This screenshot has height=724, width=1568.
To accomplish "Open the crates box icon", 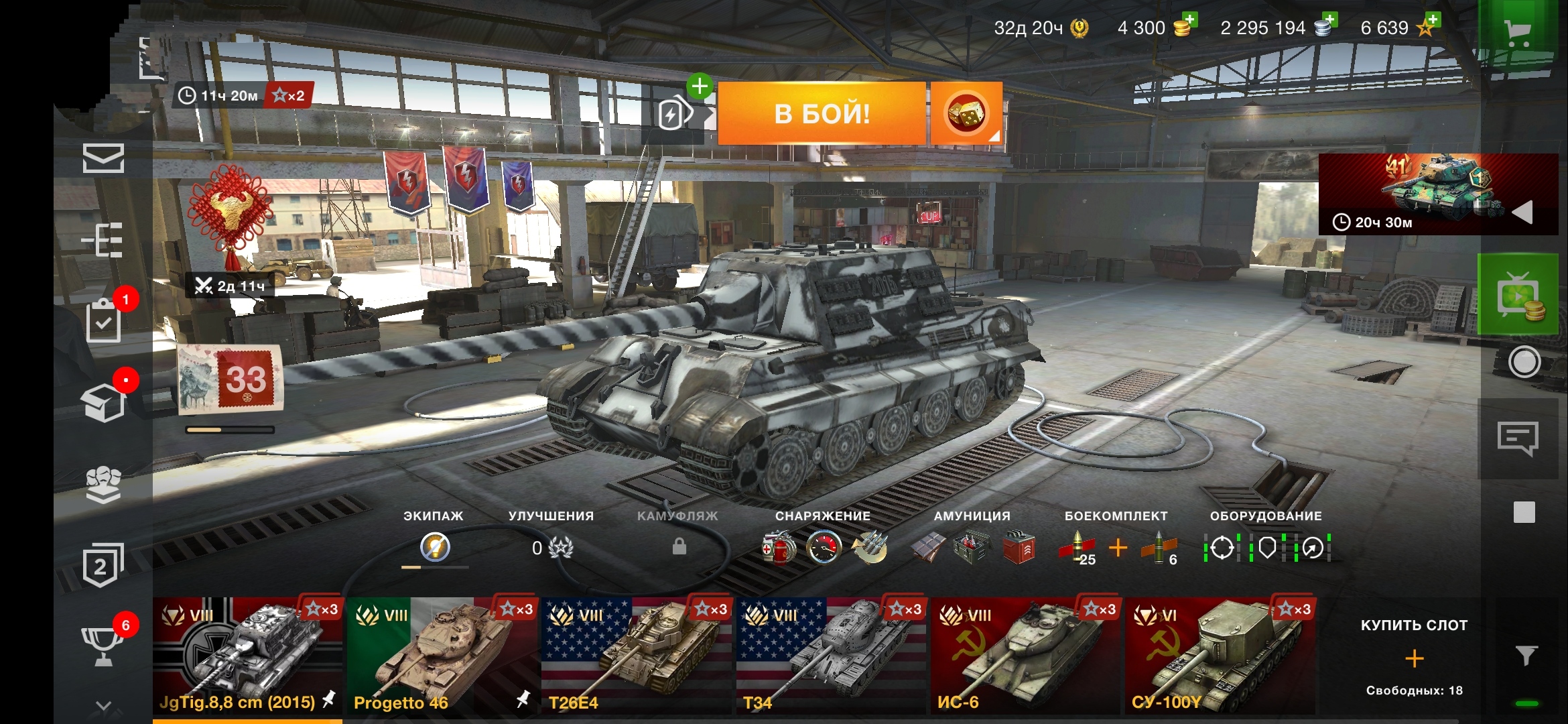I will [x=104, y=403].
